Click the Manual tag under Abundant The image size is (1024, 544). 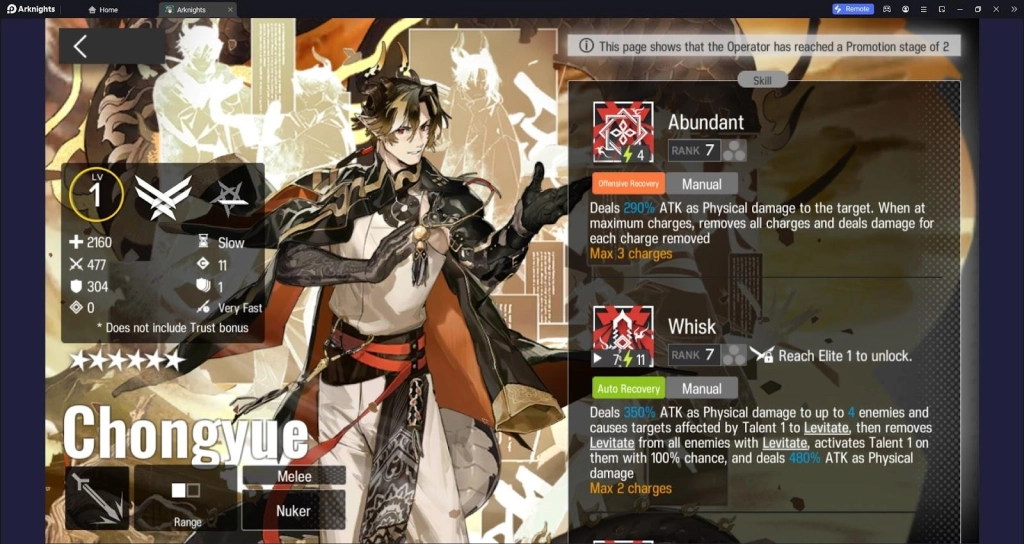point(701,184)
